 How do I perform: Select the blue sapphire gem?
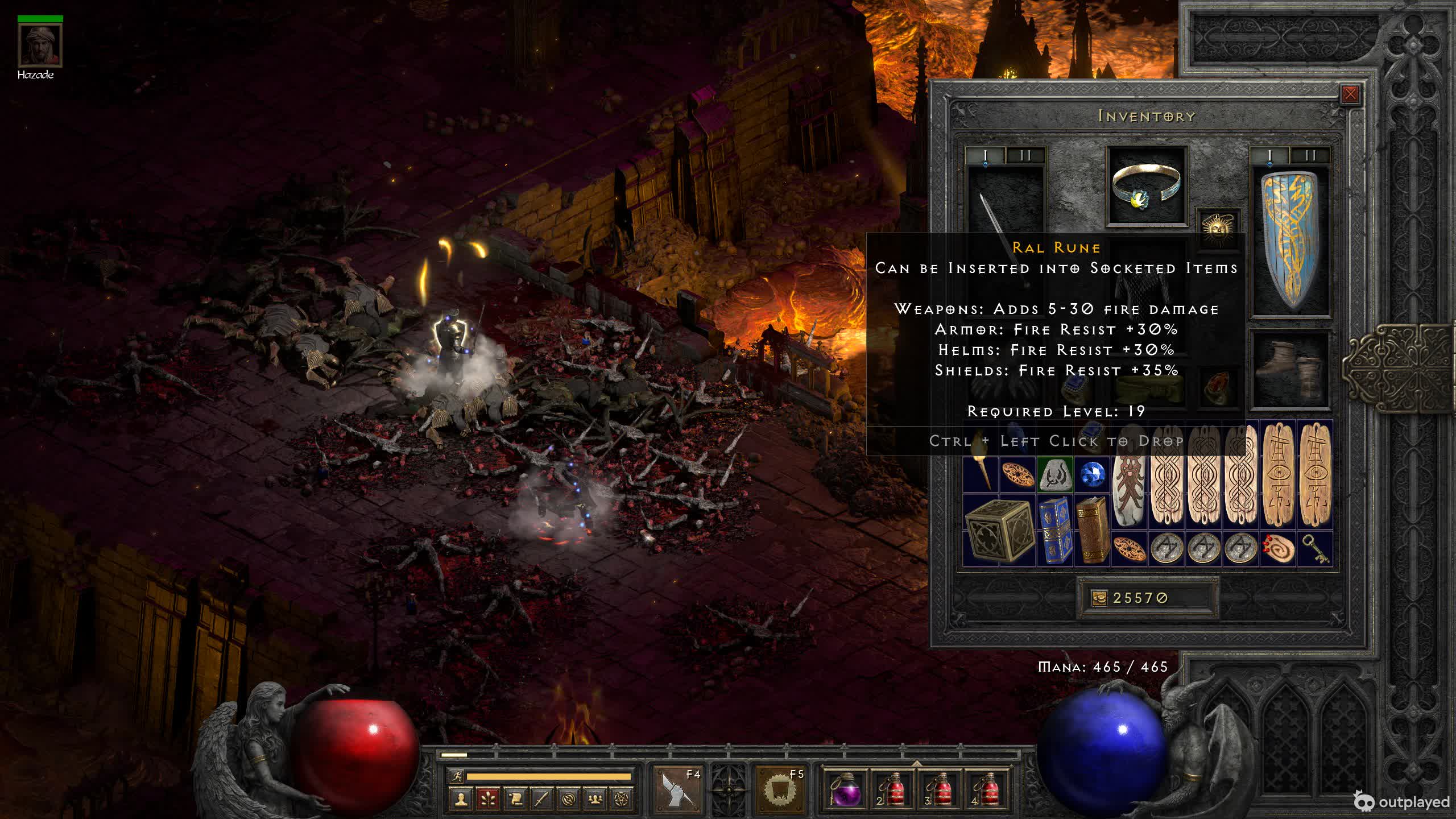(x=1092, y=475)
